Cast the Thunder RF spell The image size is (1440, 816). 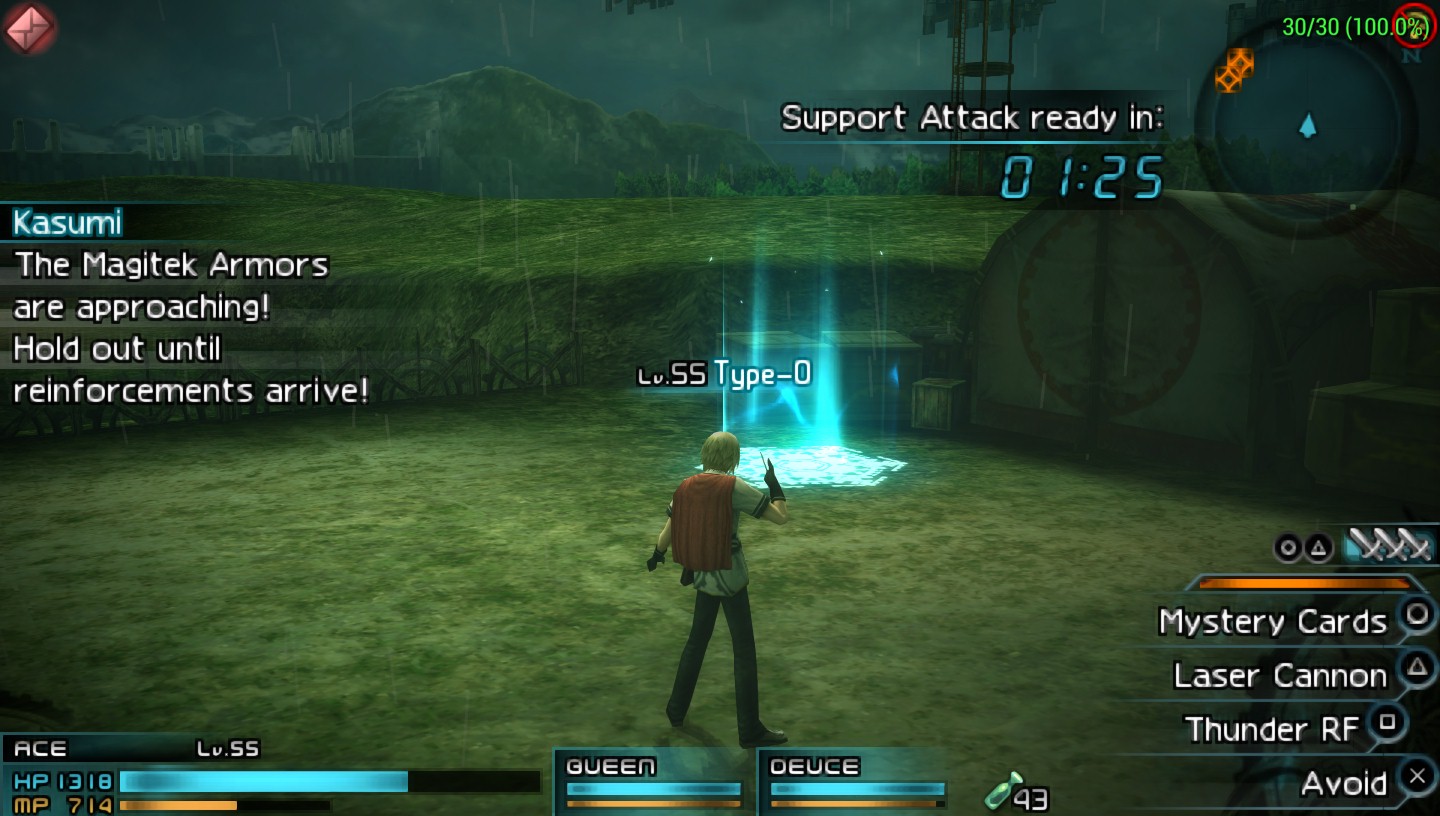tap(1271, 729)
